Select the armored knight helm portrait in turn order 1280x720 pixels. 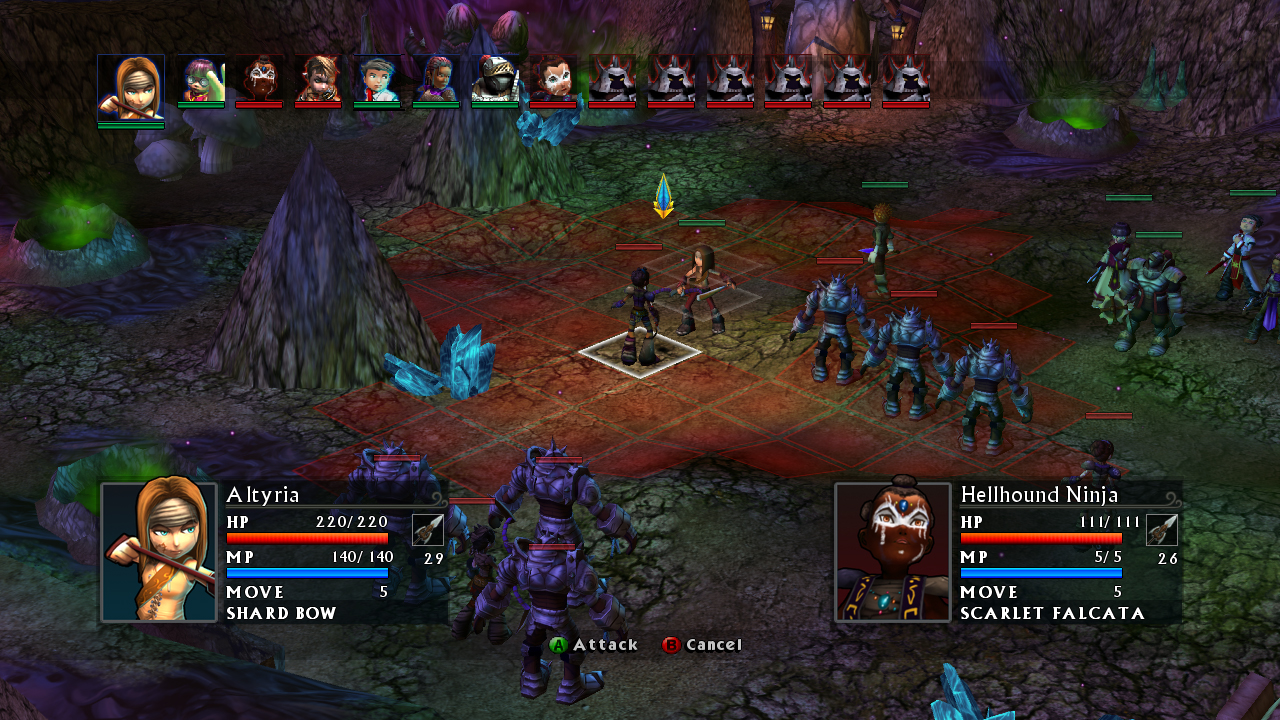coord(495,80)
